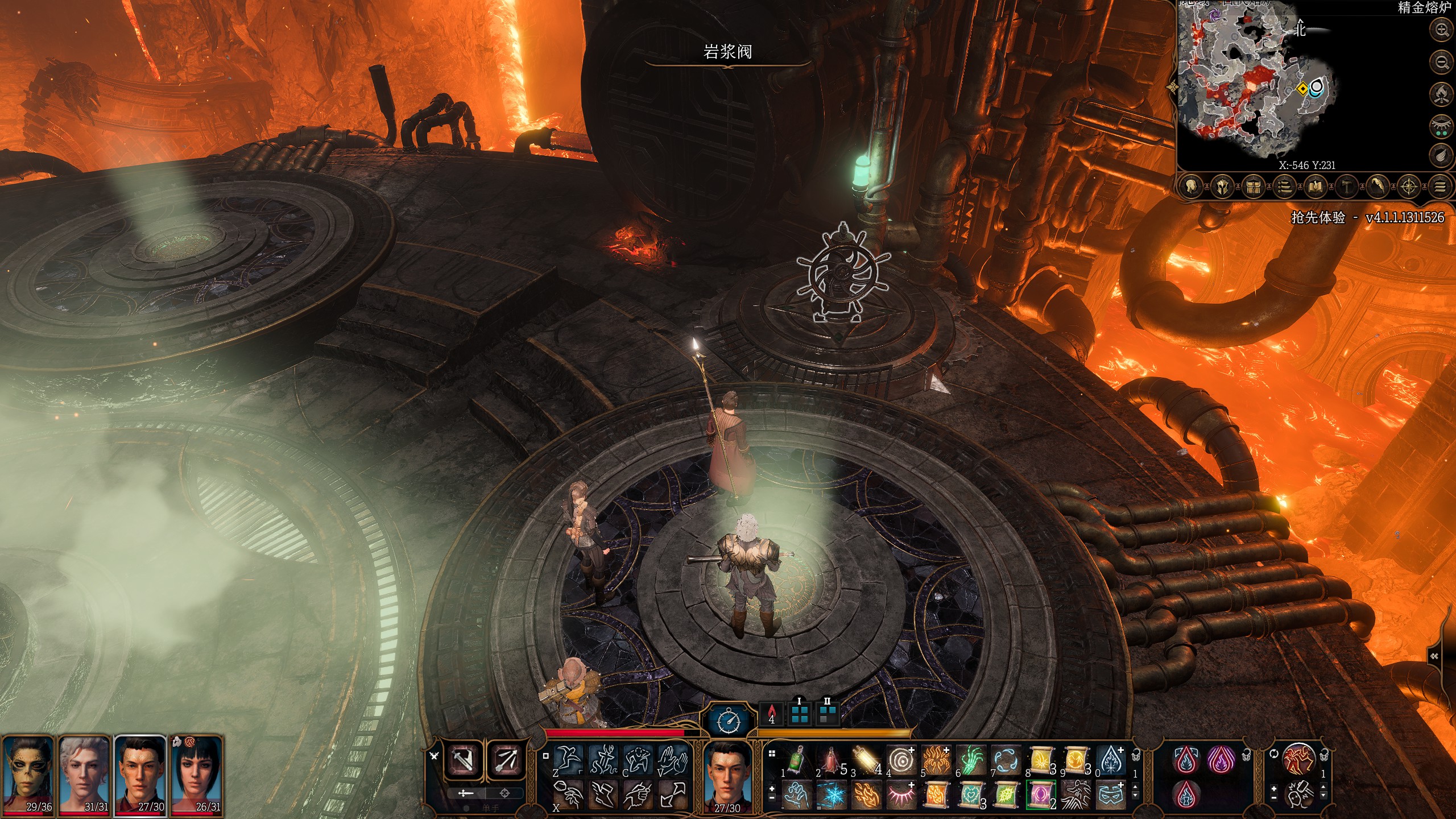The width and height of the screenshot is (1456, 819).
Task: Toggle turn-based mode stopwatch button
Action: tap(729, 721)
